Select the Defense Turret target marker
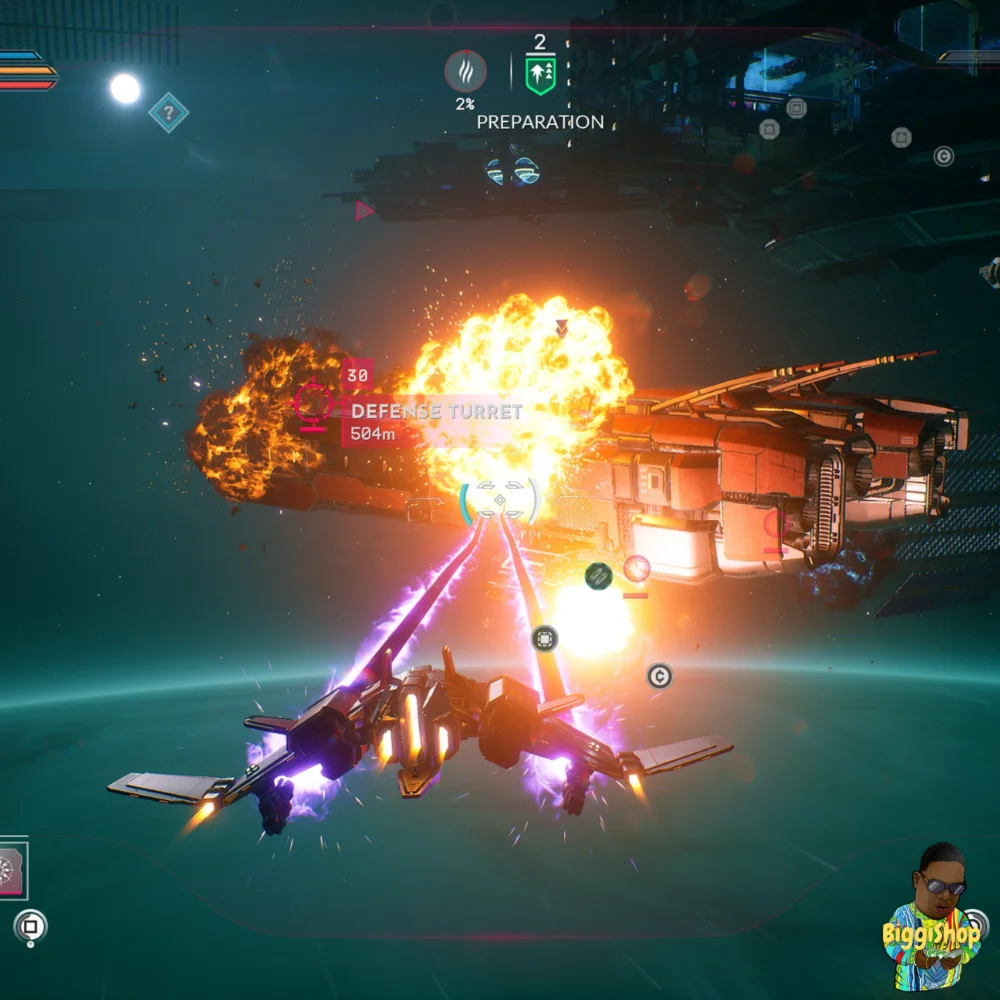Image resolution: width=1000 pixels, height=1000 pixels. point(313,402)
